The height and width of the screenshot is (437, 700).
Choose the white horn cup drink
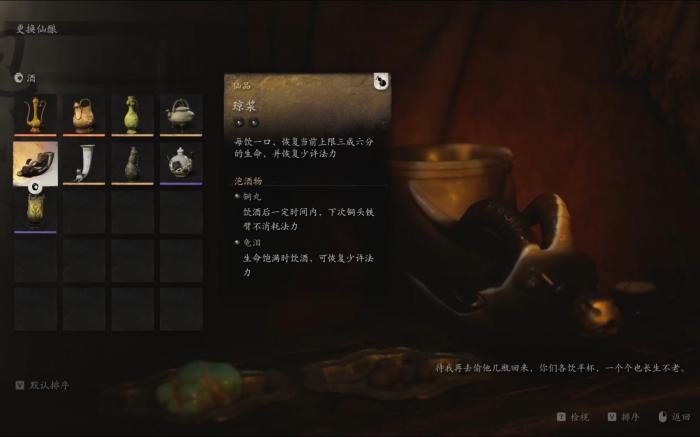84,163
